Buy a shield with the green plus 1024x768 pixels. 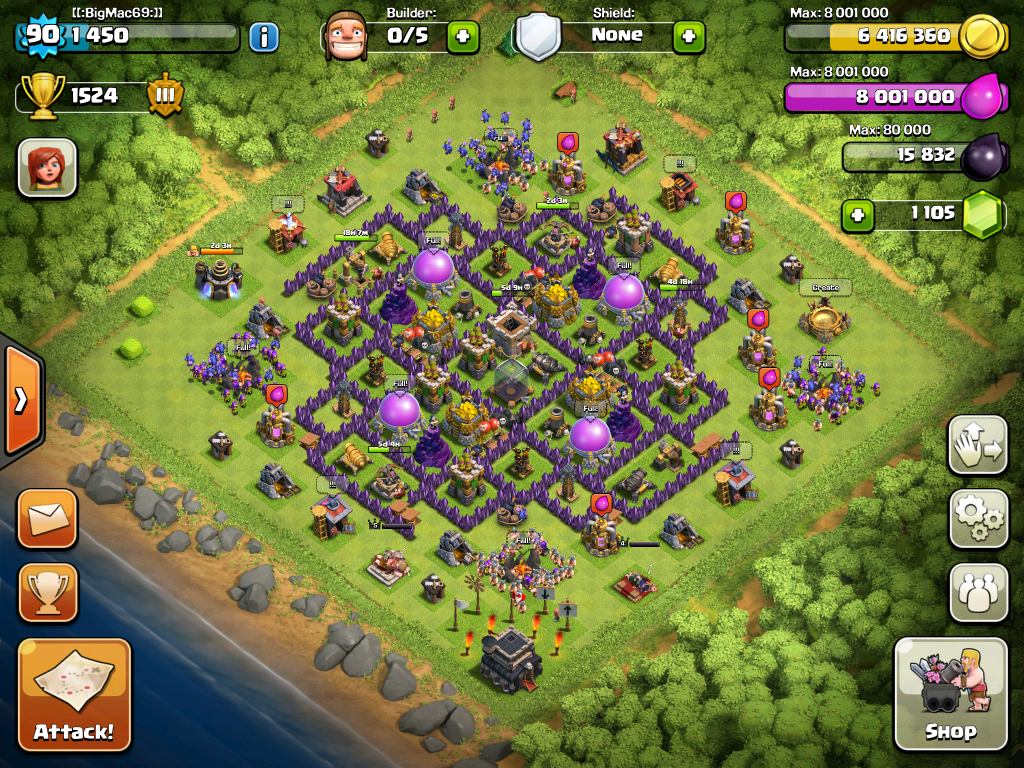tap(688, 37)
